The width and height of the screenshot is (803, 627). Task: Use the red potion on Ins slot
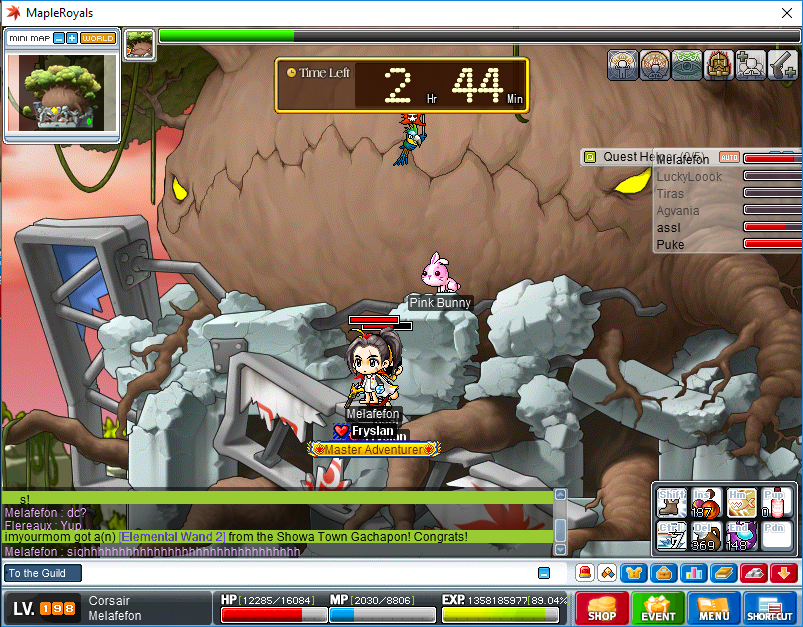[706, 503]
